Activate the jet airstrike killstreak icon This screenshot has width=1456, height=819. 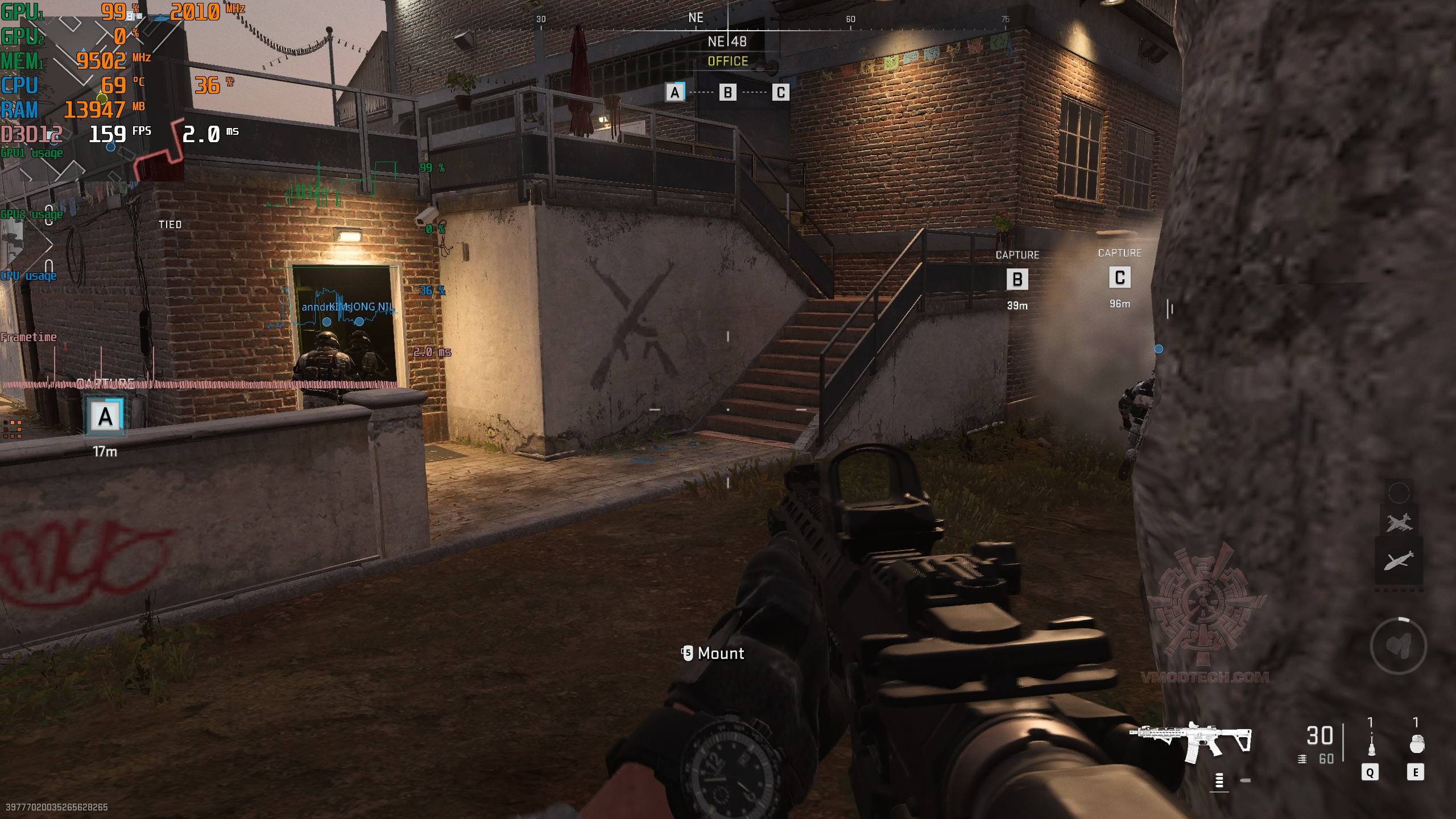[x=1399, y=522]
